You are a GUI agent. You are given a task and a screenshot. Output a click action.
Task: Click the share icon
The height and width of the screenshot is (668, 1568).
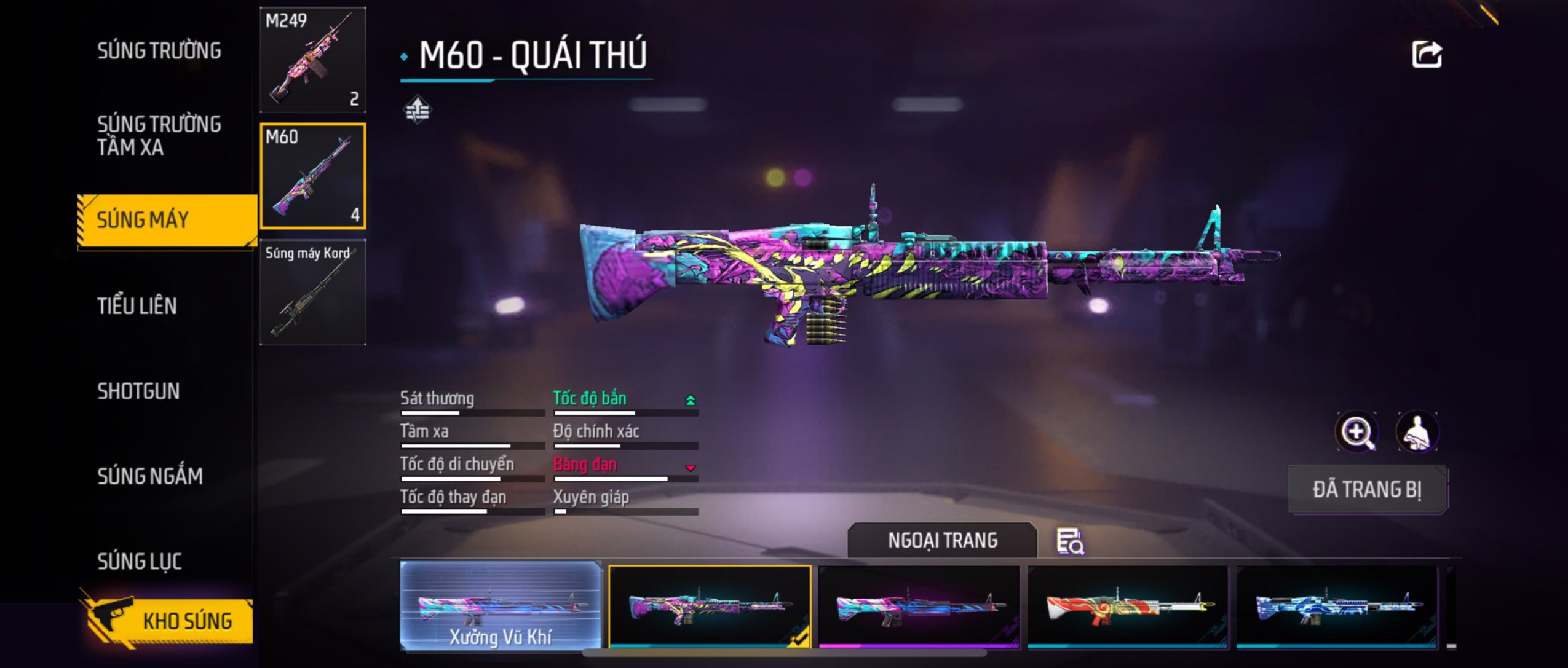coord(1427,54)
